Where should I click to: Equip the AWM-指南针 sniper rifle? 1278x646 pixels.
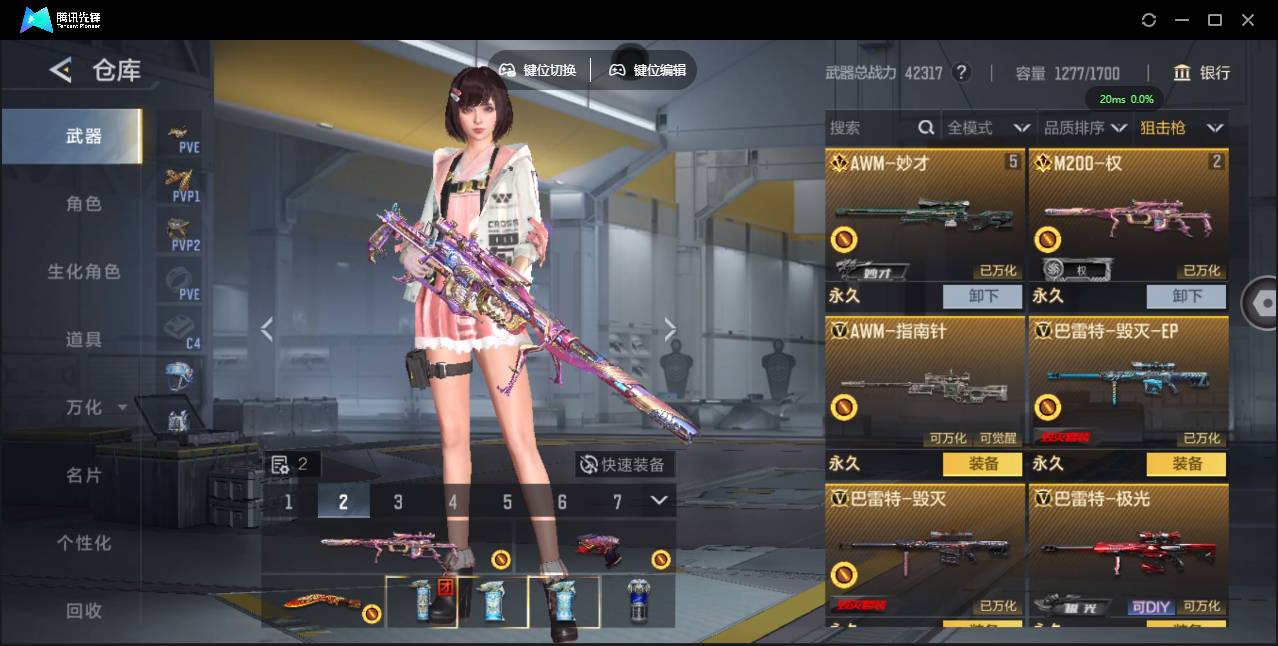(x=982, y=464)
